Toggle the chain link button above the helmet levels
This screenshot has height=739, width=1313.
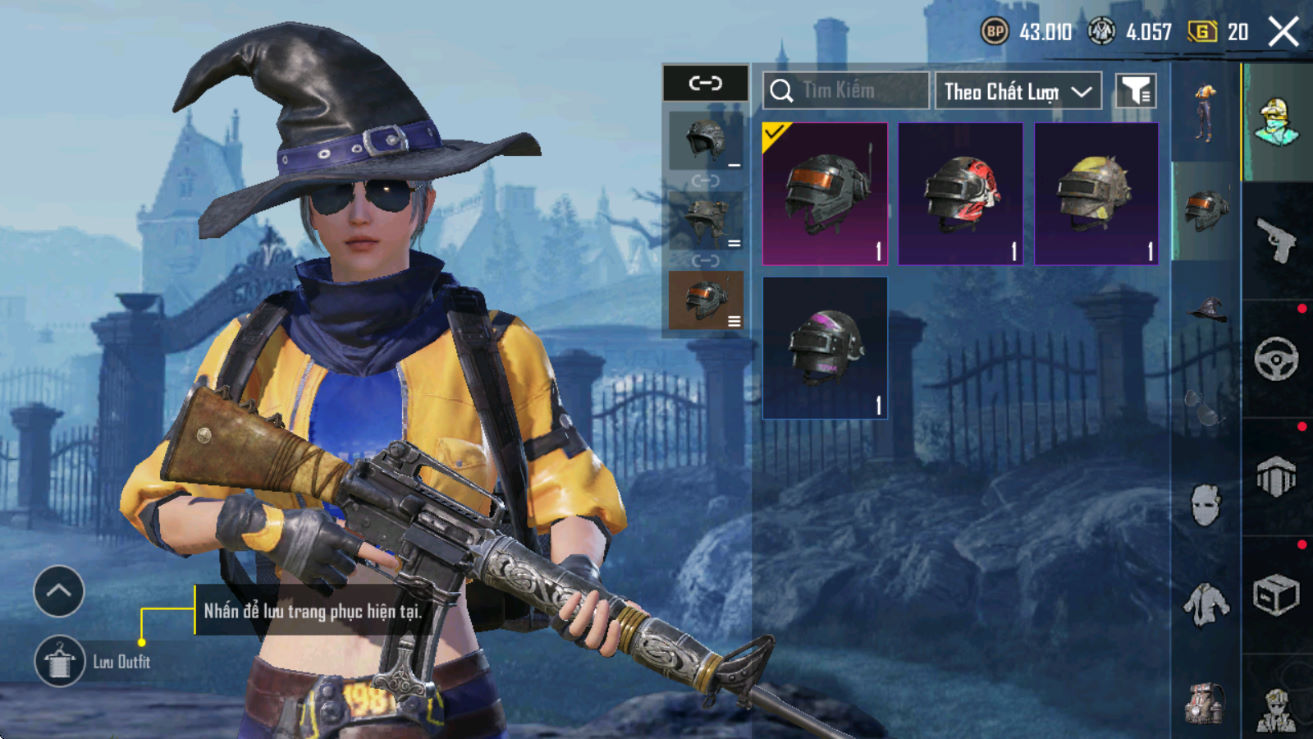point(705,84)
